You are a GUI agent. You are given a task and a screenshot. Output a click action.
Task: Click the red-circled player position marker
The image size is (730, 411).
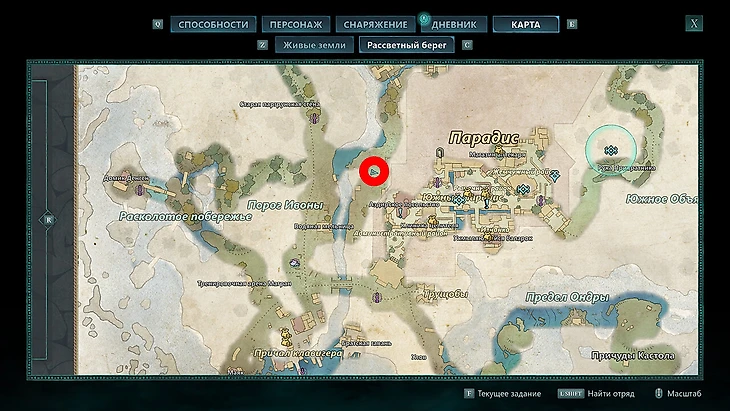pos(374,172)
